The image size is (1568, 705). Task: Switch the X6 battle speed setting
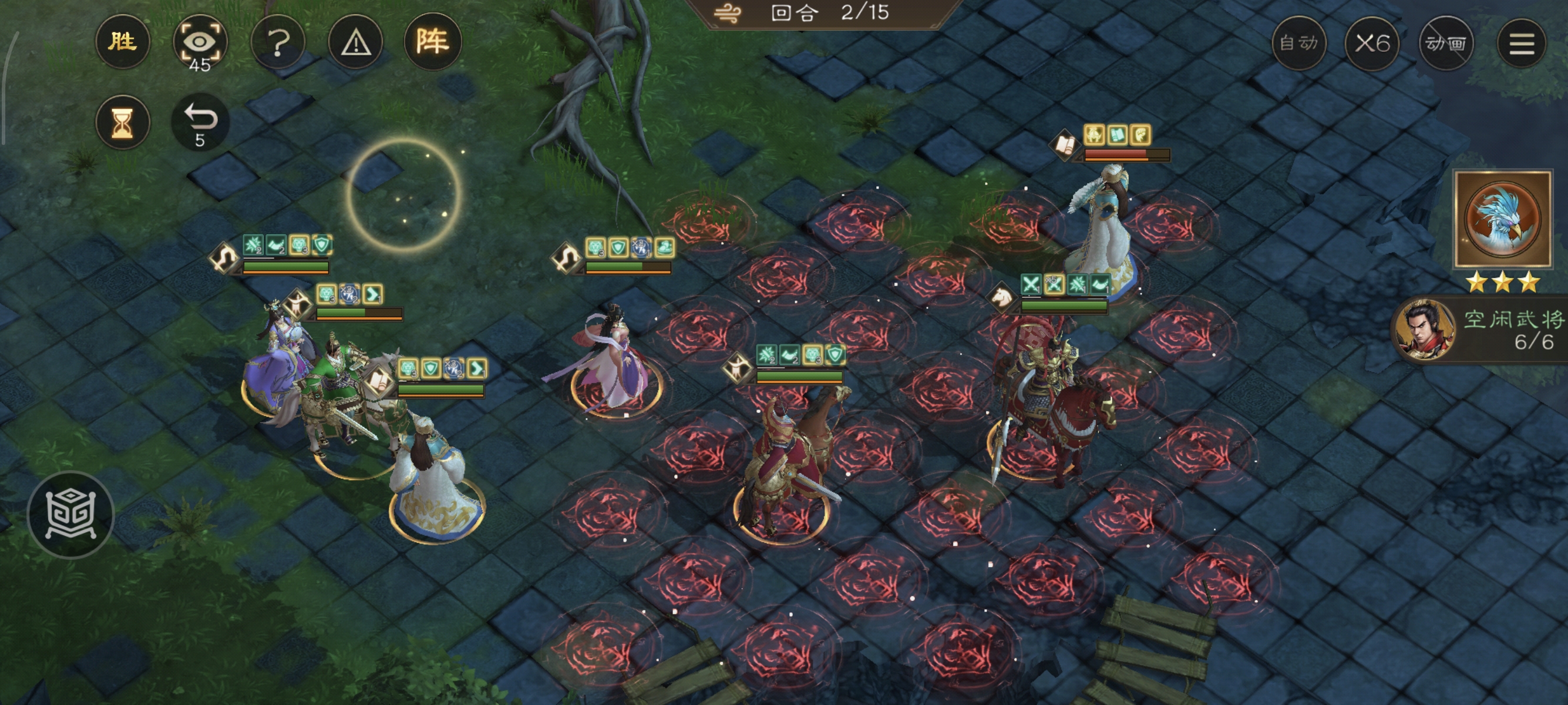point(1374,43)
